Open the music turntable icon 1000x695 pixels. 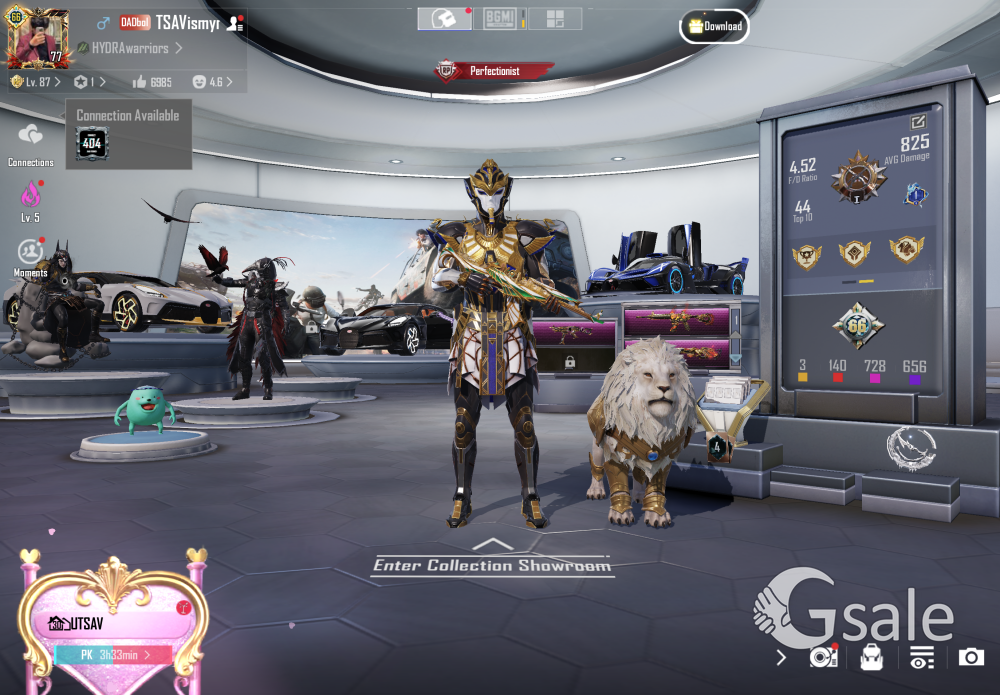(822, 657)
